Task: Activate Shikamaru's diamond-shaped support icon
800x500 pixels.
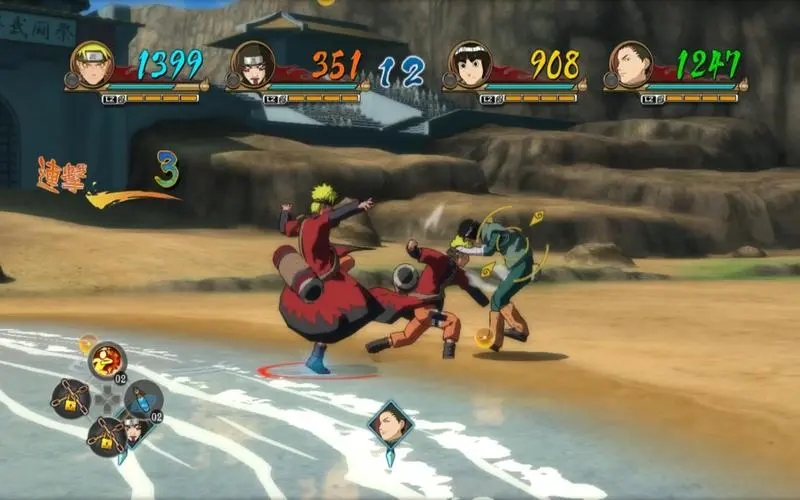Action: [x=388, y=424]
